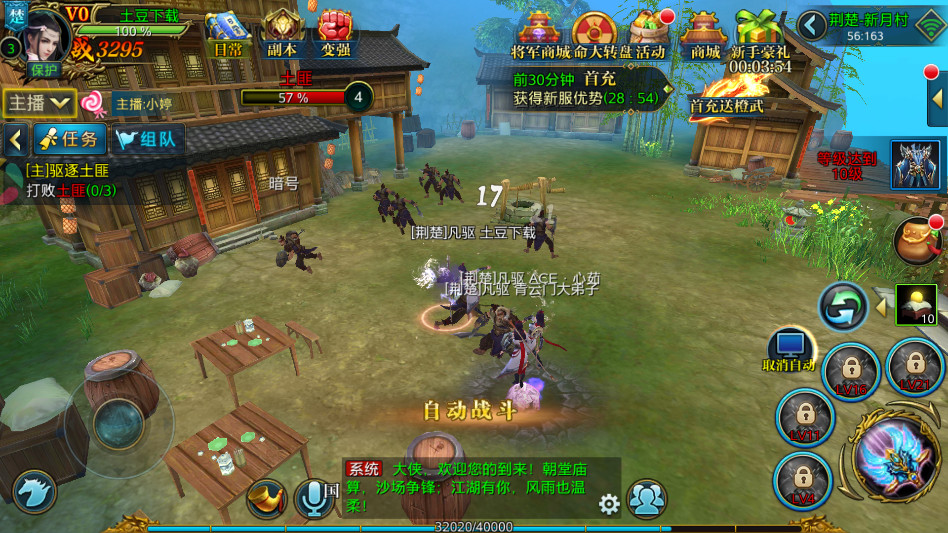Open the friends list icon
Image resolution: width=948 pixels, height=533 pixels.
coord(647,499)
